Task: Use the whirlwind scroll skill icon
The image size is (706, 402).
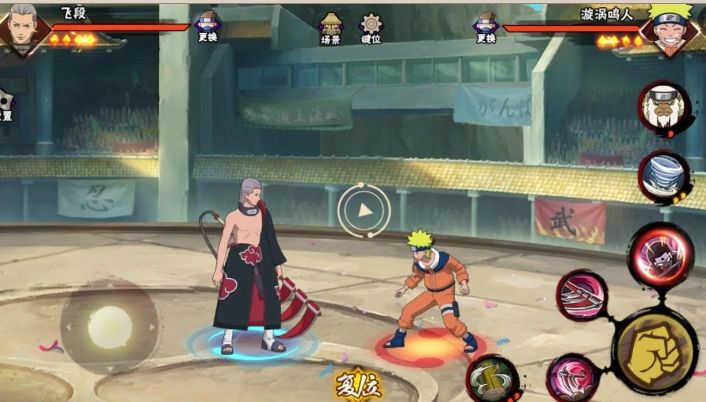Action: point(664,176)
